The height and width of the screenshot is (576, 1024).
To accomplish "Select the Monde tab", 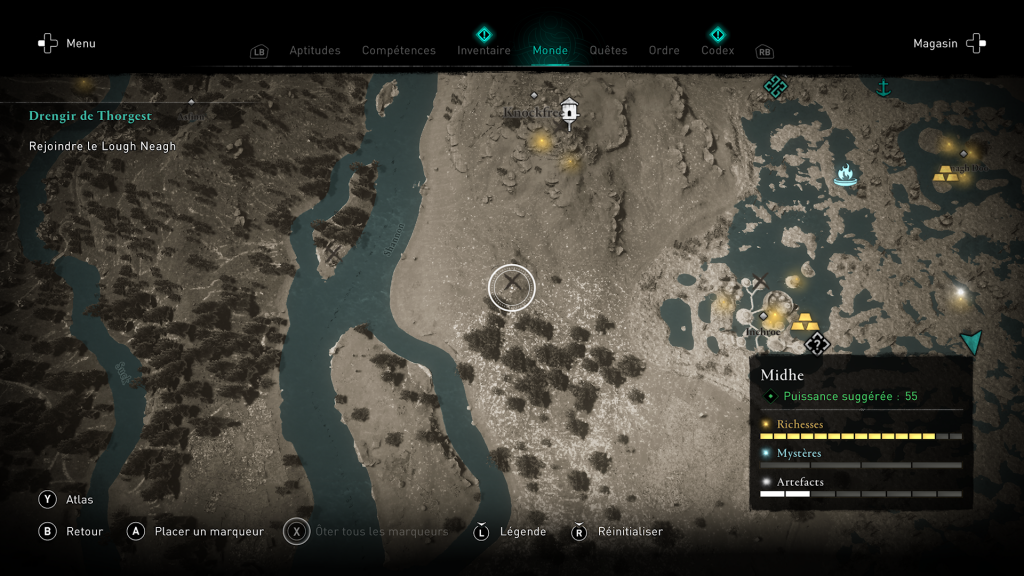I will coord(550,51).
